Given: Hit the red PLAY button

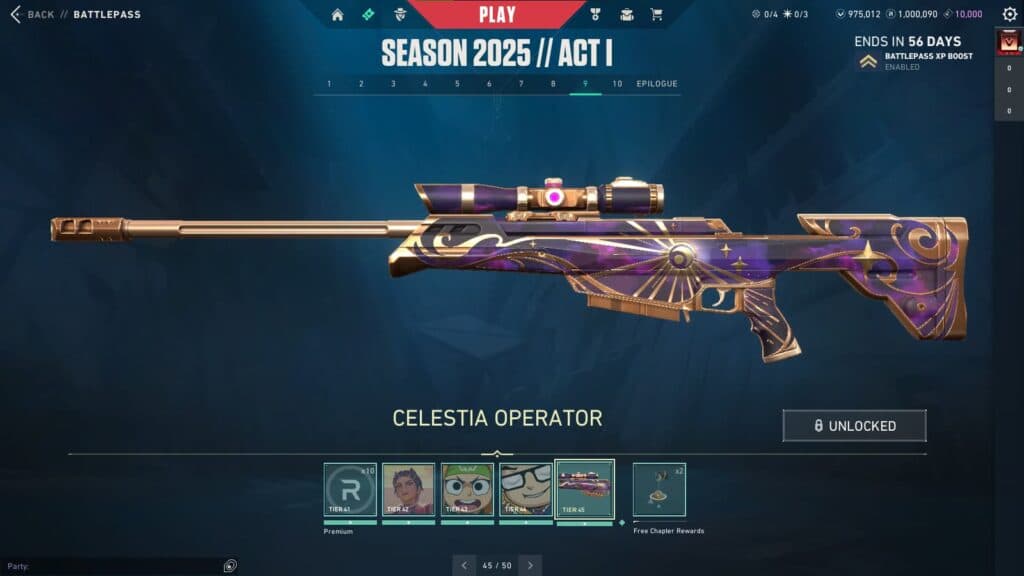Looking at the screenshot, I should (x=497, y=14).
